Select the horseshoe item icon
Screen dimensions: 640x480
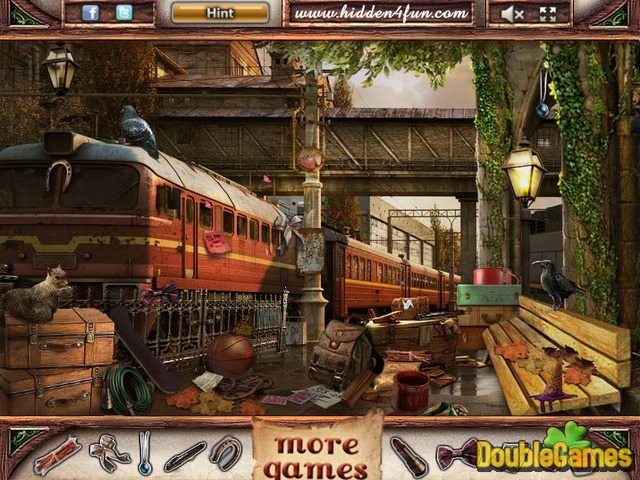[226, 453]
